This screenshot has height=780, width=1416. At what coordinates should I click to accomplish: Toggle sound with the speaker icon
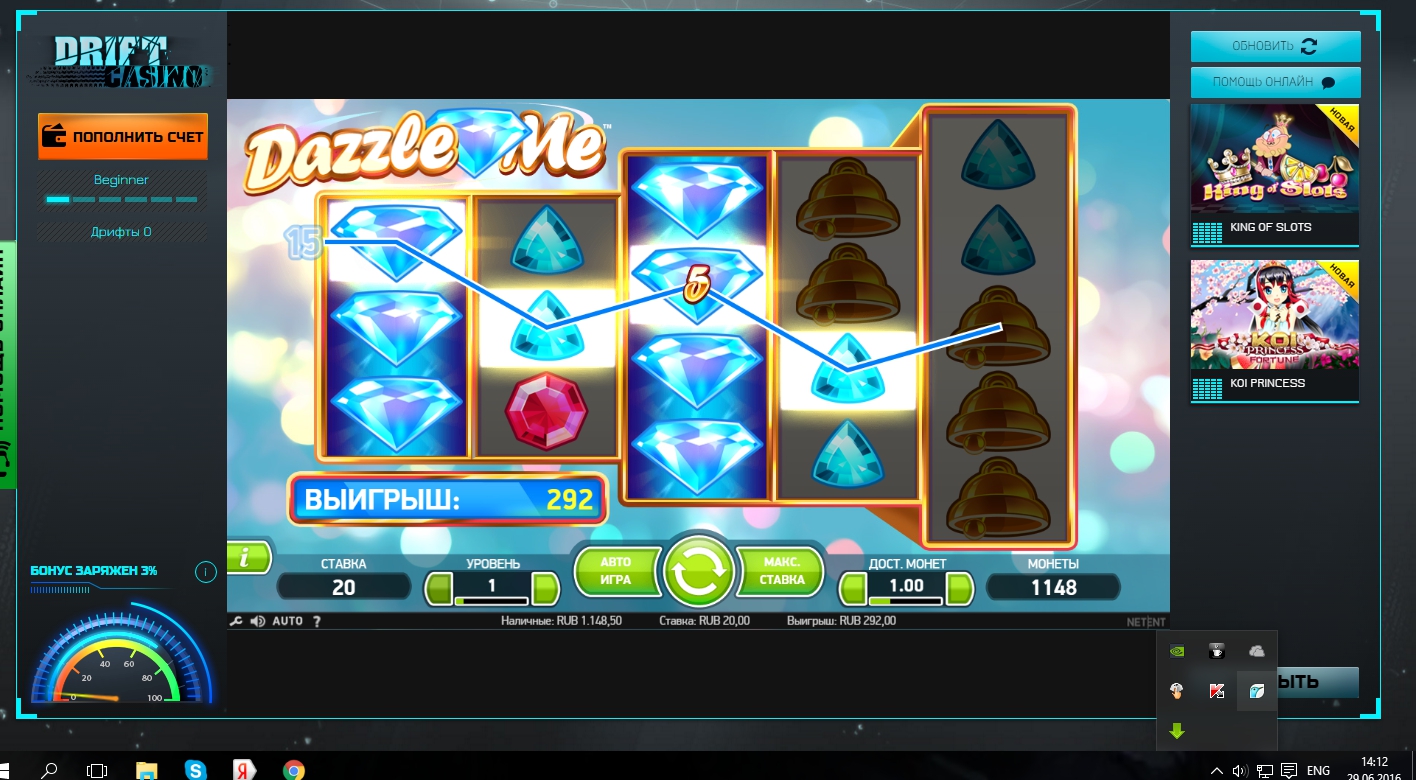coord(257,621)
